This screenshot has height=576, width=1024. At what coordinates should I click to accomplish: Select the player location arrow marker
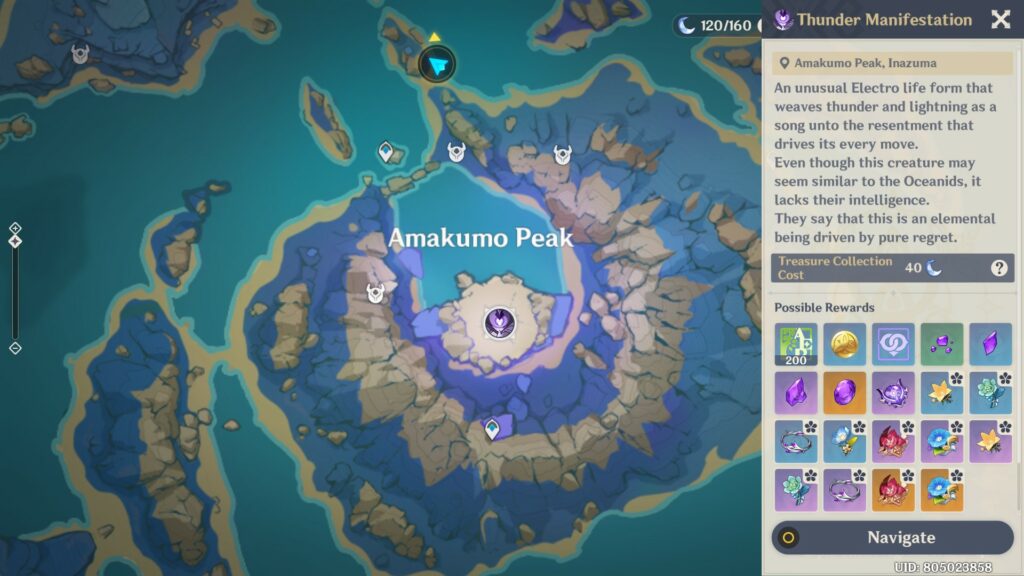(x=436, y=65)
